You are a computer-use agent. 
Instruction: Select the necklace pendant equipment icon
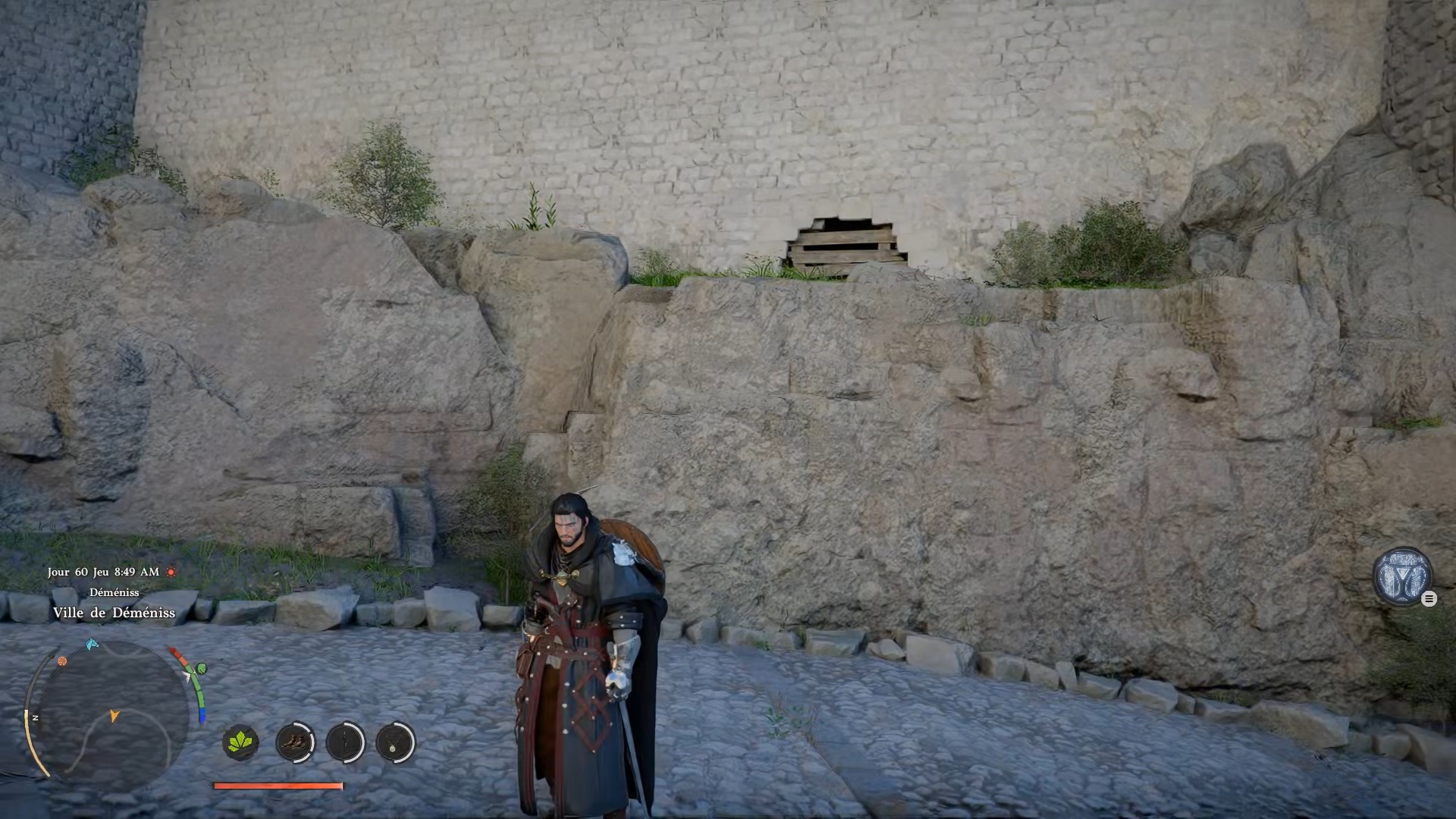point(395,742)
